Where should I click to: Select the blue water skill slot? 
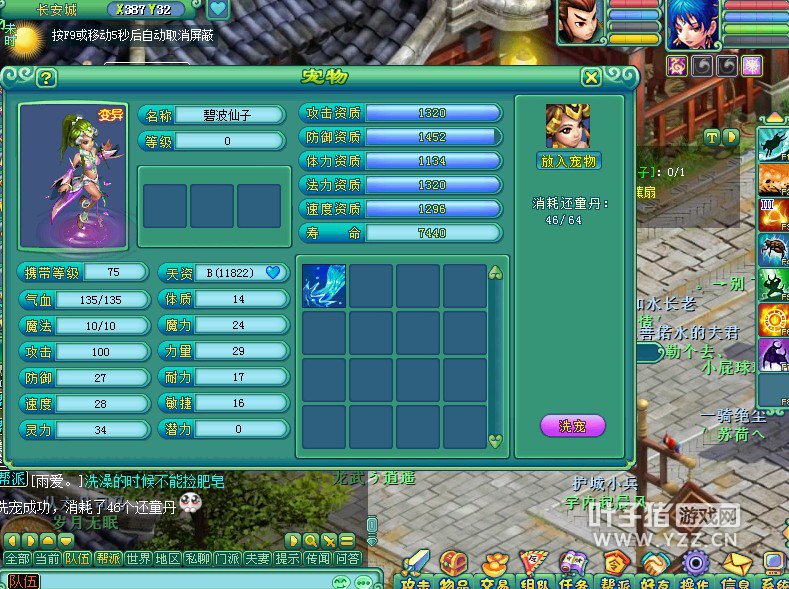[x=324, y=285]
